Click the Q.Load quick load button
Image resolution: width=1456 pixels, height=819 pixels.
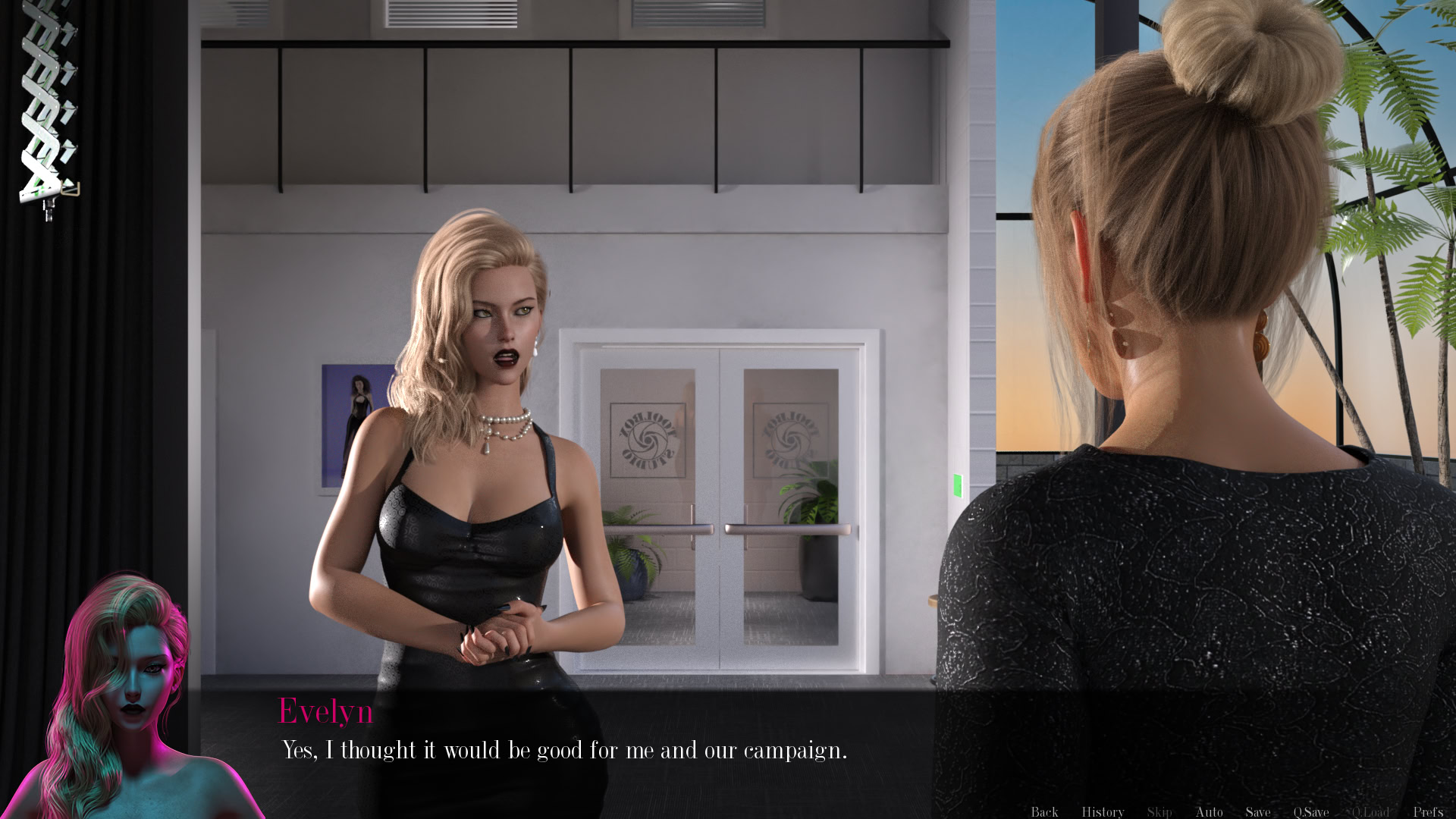tap(1370, 811)
